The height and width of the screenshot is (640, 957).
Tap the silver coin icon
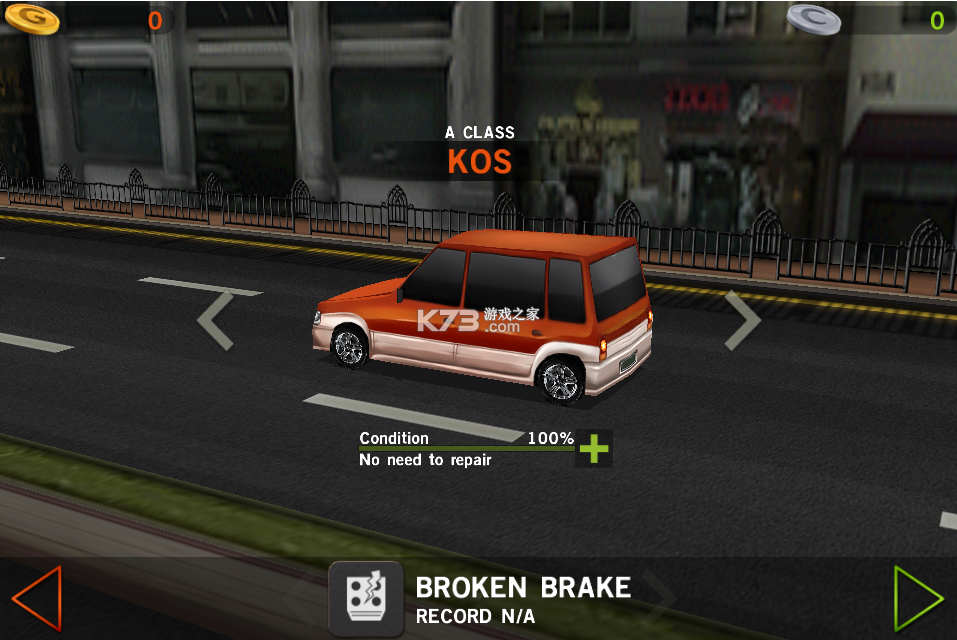pyautogui.click(x=813, y=18)
